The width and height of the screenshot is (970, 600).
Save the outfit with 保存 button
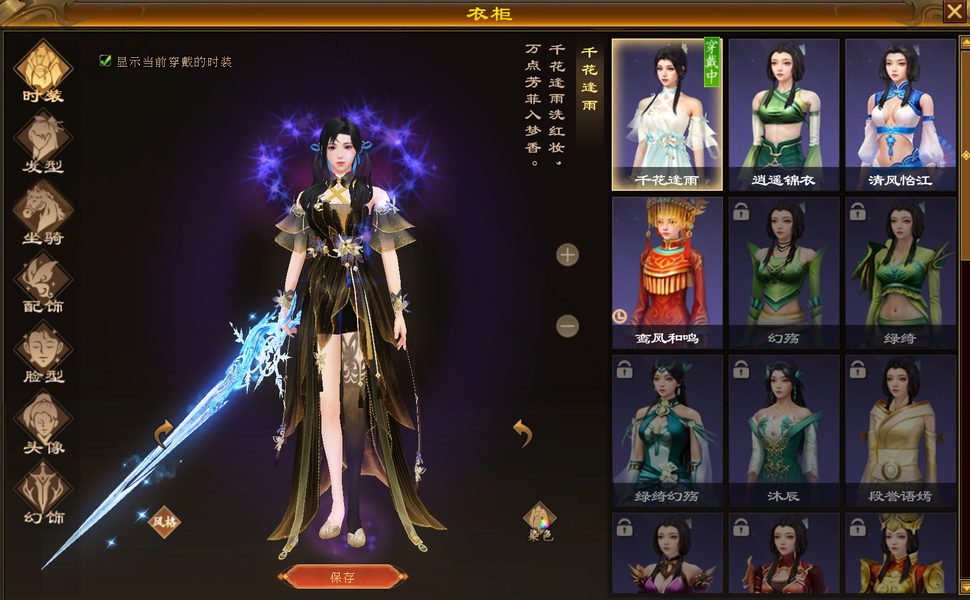[343, 577]
